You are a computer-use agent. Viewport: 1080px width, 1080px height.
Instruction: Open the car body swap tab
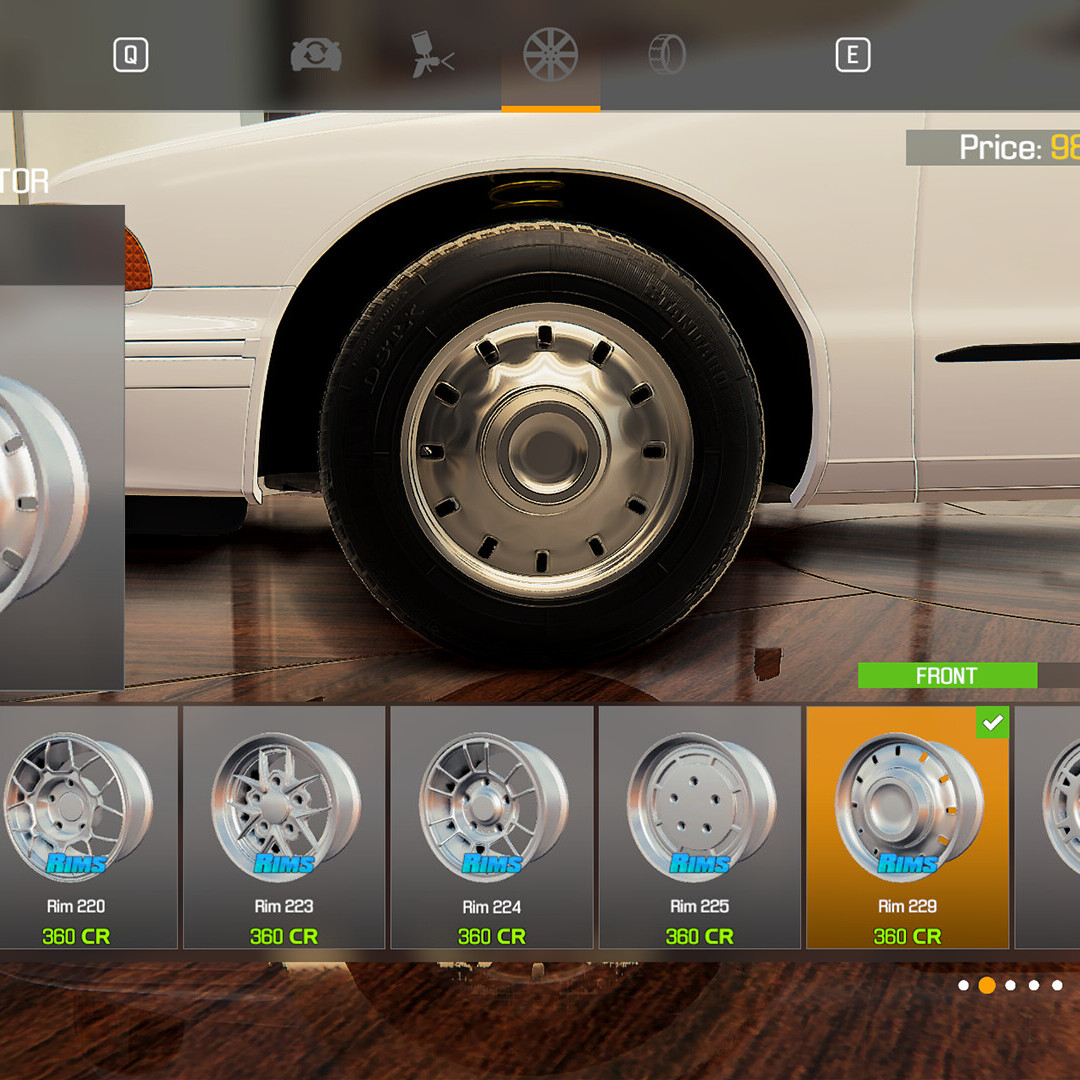click(x=316, y=55)
